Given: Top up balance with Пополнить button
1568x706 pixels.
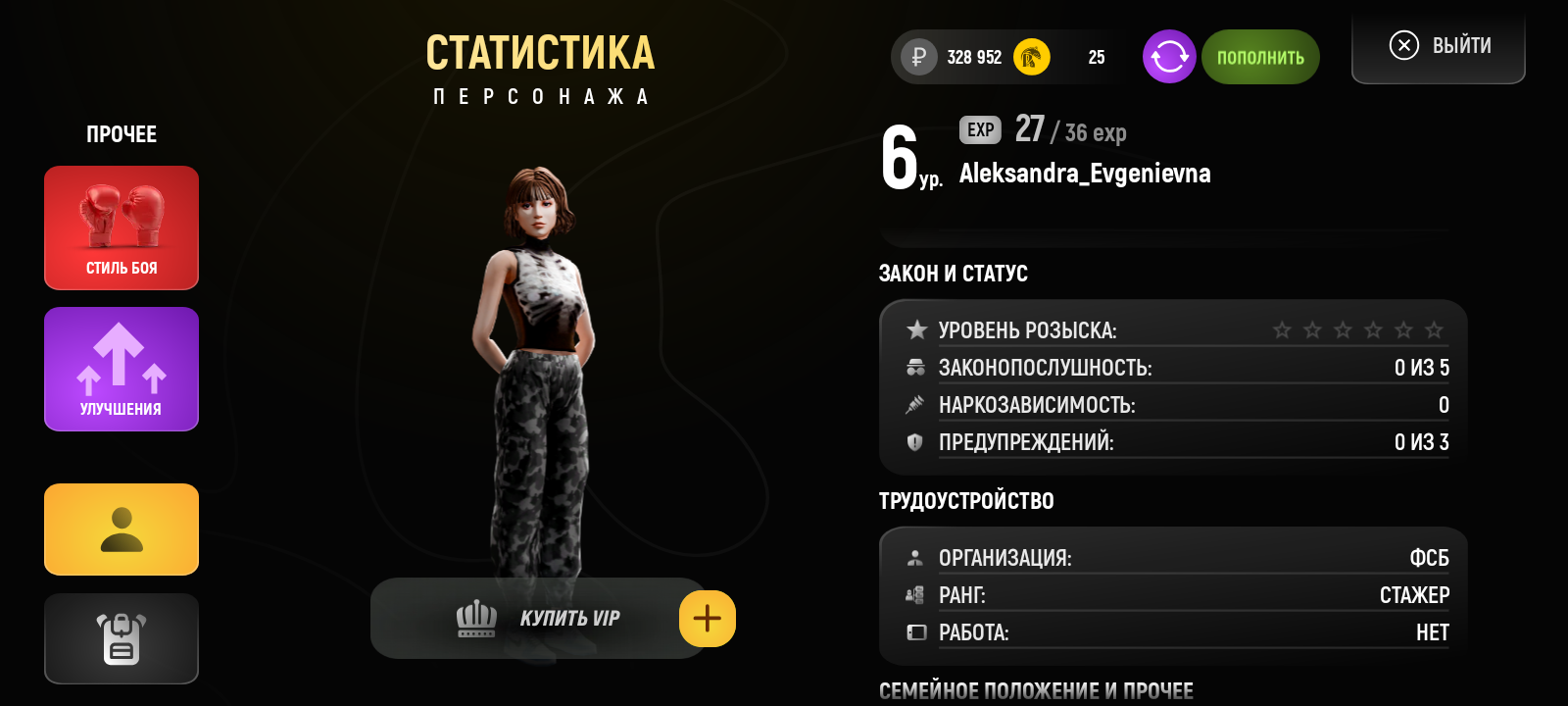Looking at the screenshot, I should (x=1260, y=57).
